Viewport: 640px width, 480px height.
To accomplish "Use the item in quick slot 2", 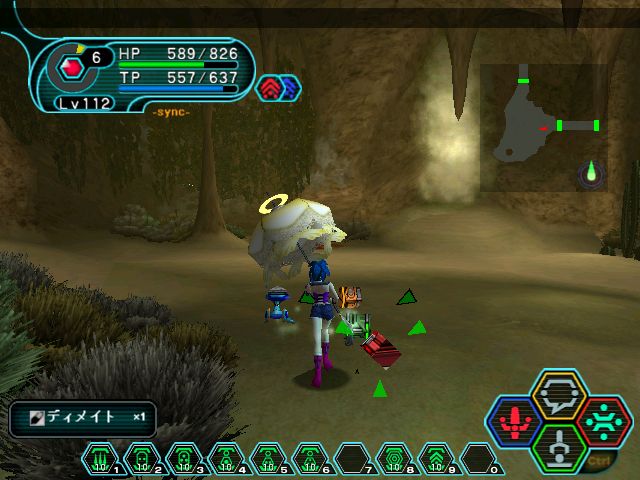I will (x=143, y=458).
